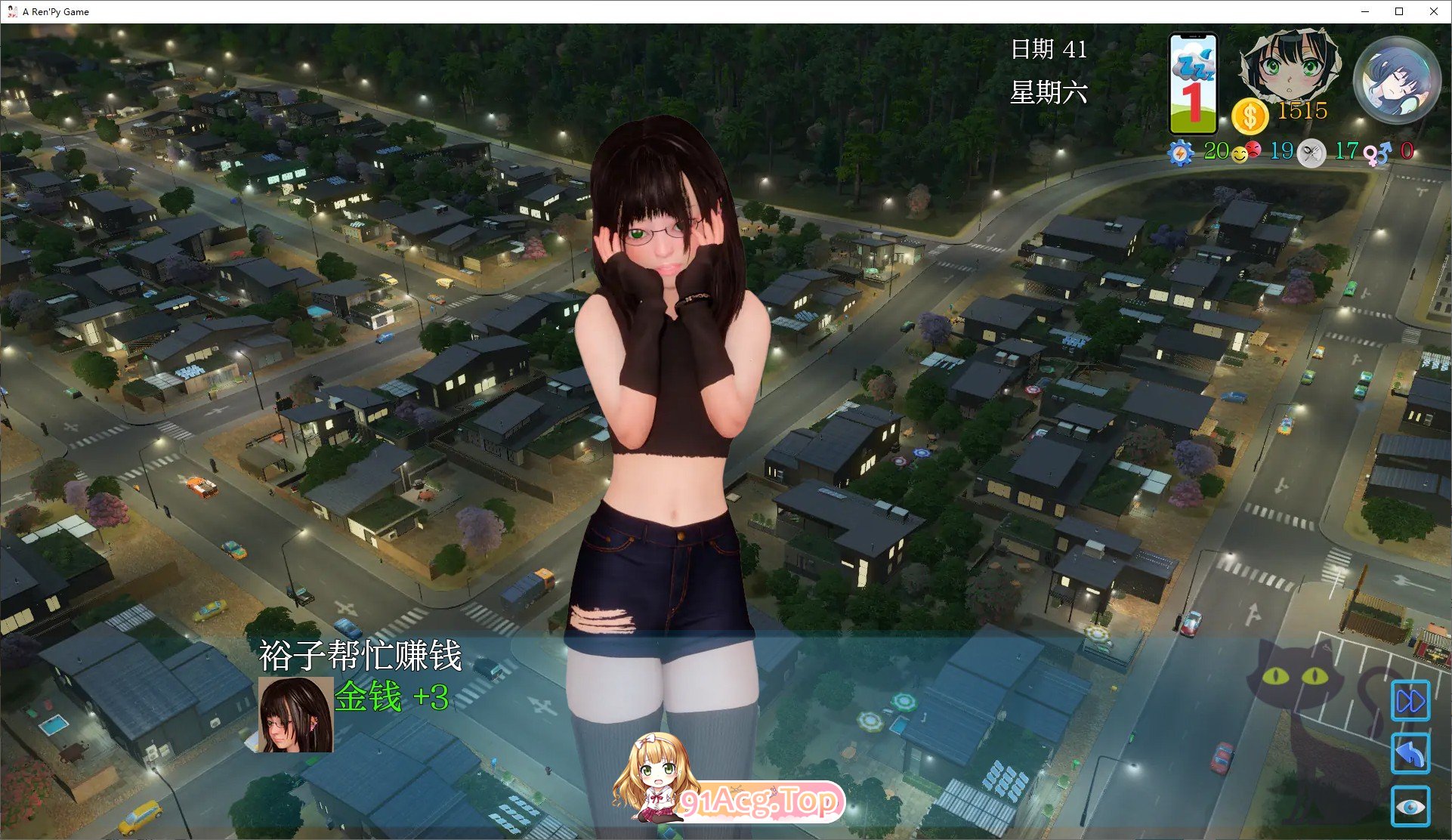Click the gender symbols stat icon
This screenshot has height=840, width=1452.
click(x=1376, y=151)
